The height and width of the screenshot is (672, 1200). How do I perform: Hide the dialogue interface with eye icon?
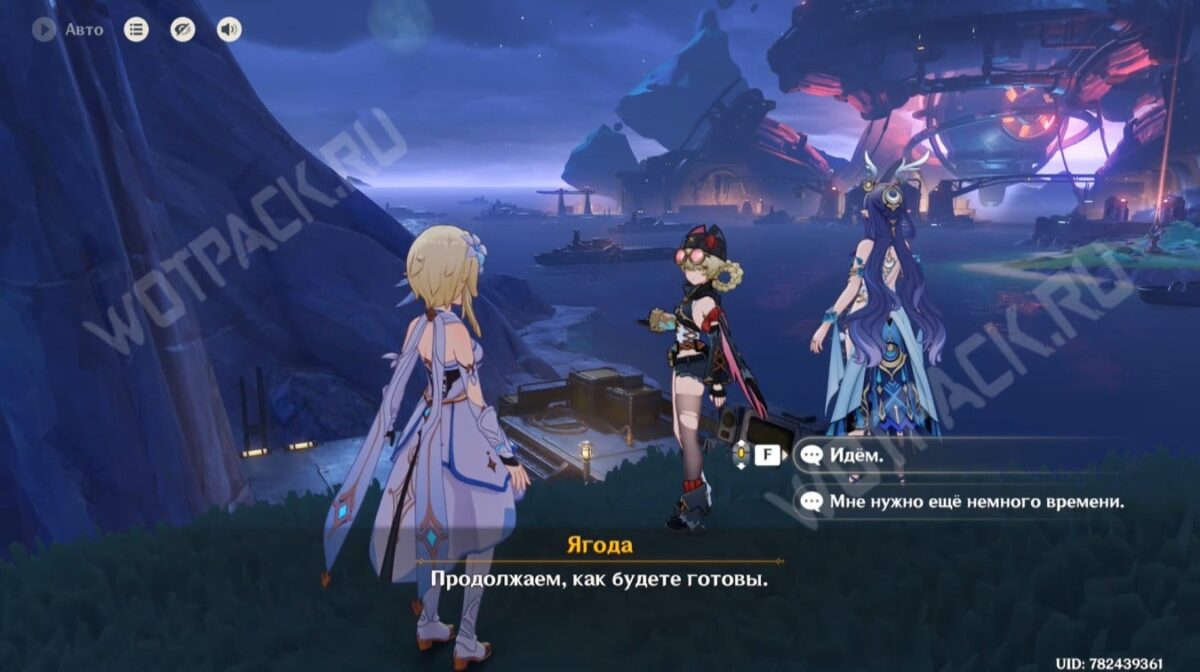coord(182,30)
